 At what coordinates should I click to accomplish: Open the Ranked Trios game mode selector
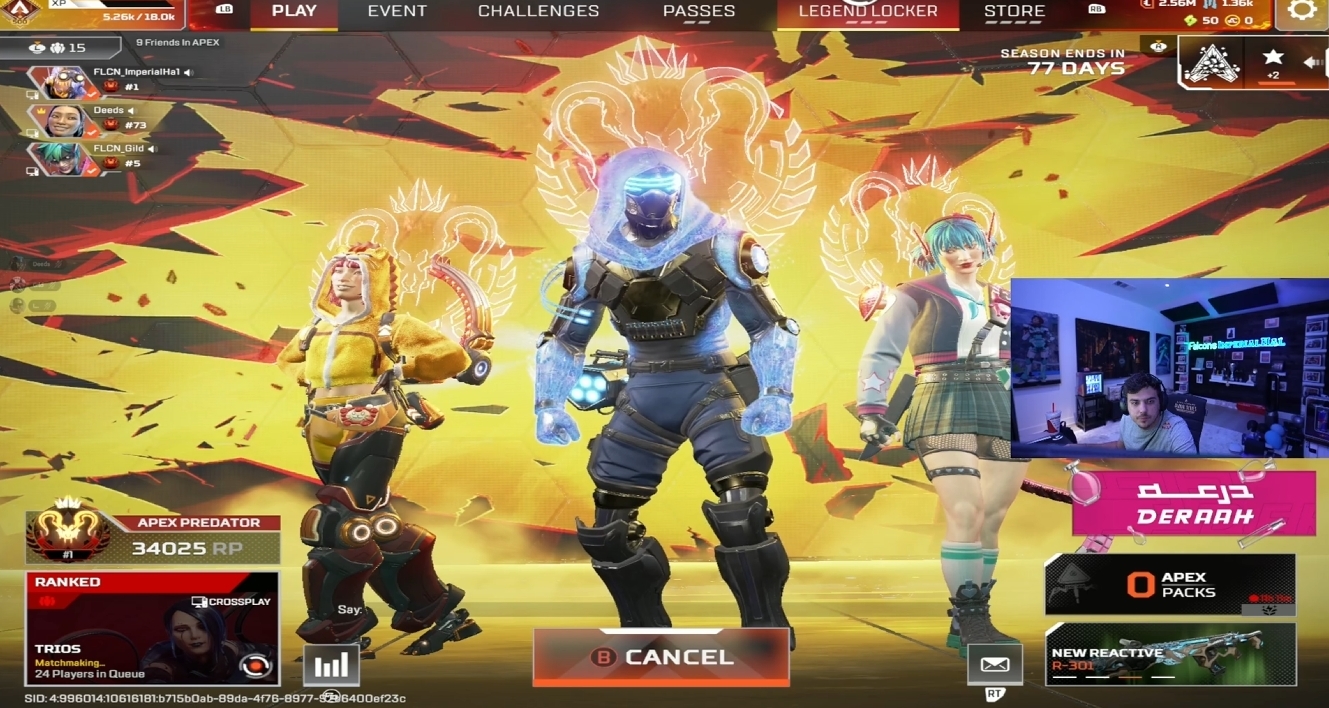(x=152, y=627)
